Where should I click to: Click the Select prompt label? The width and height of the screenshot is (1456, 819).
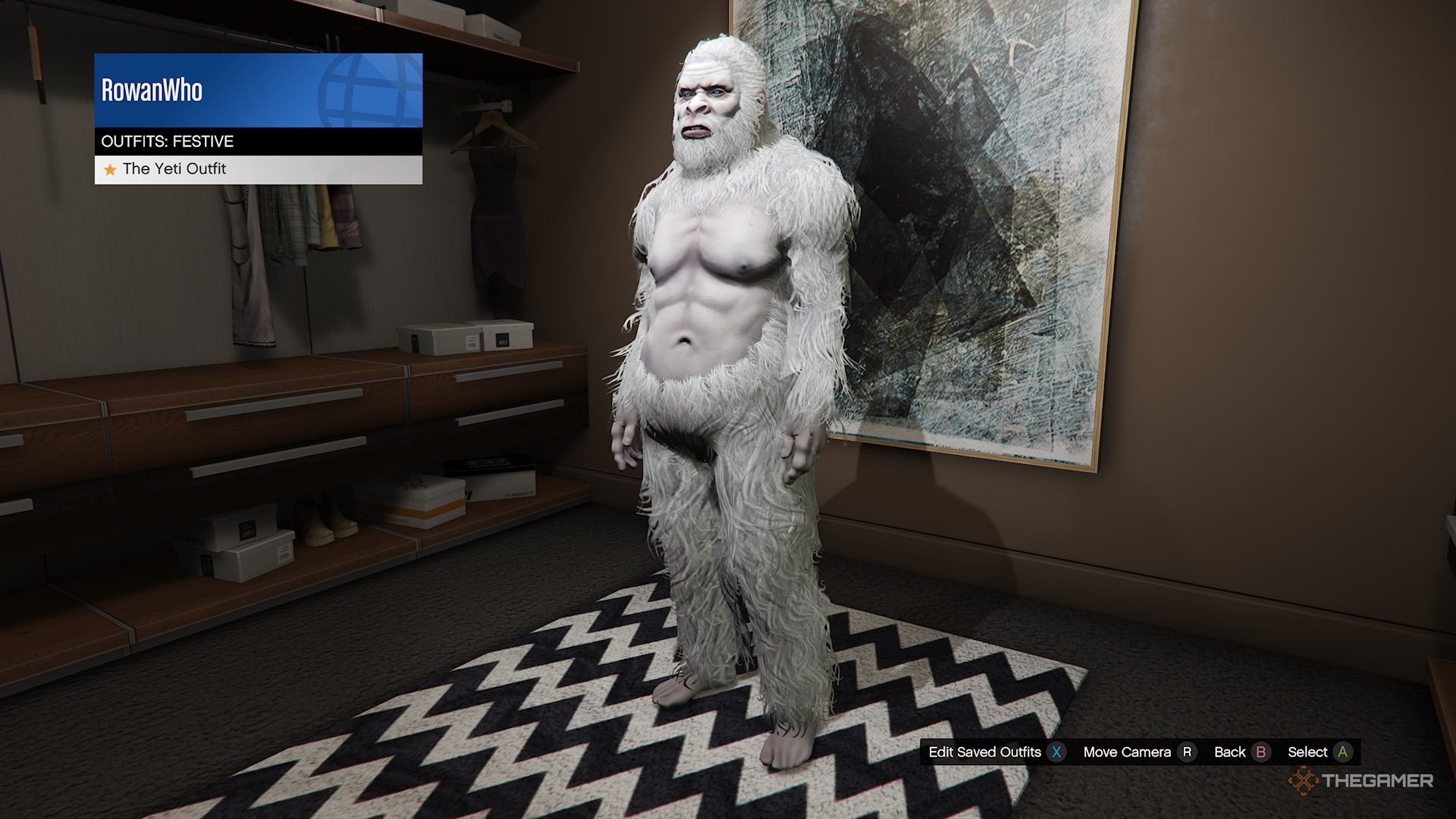[x=1307, y=752]
